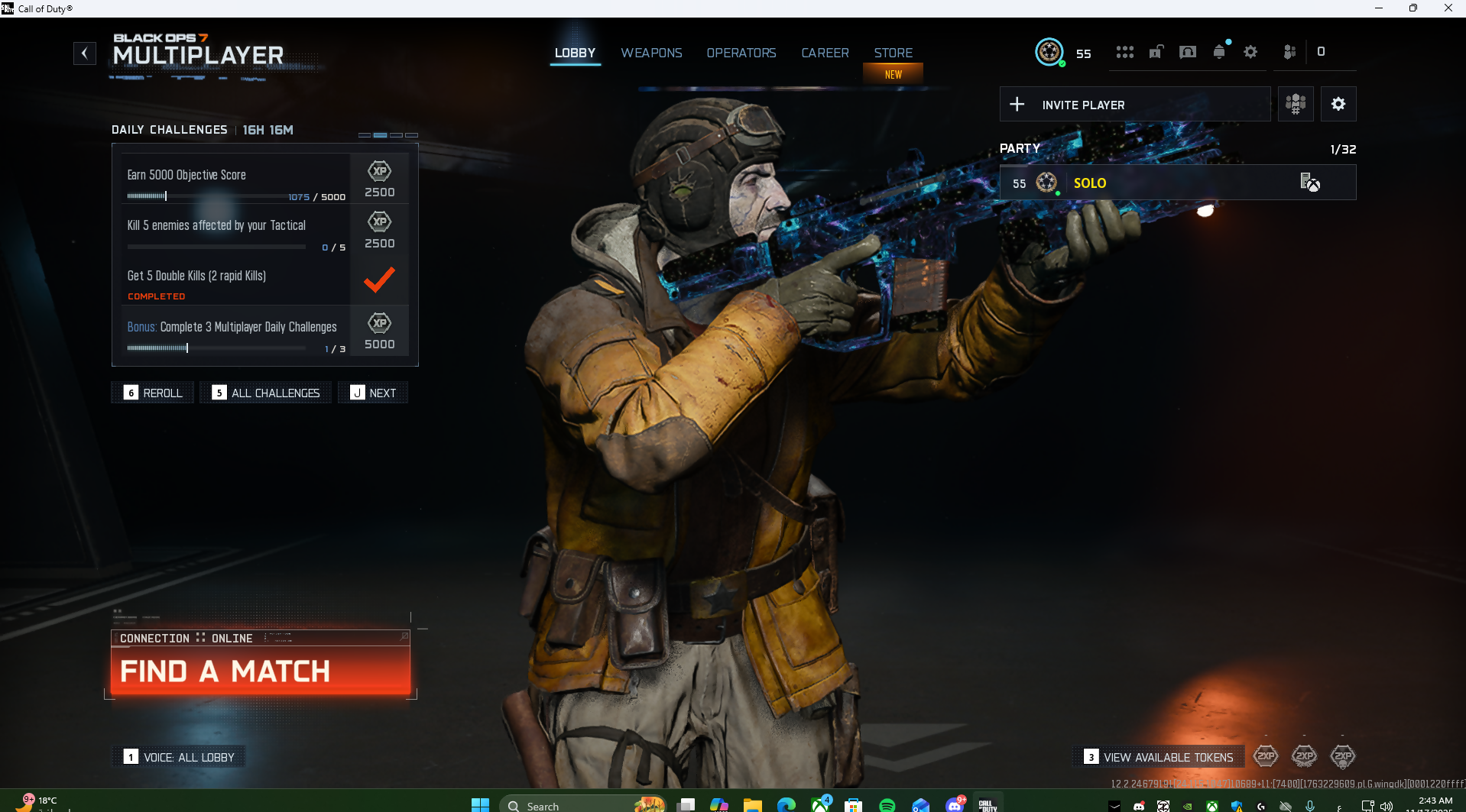Advance to the Next challenges page

[x=373, y=393]
